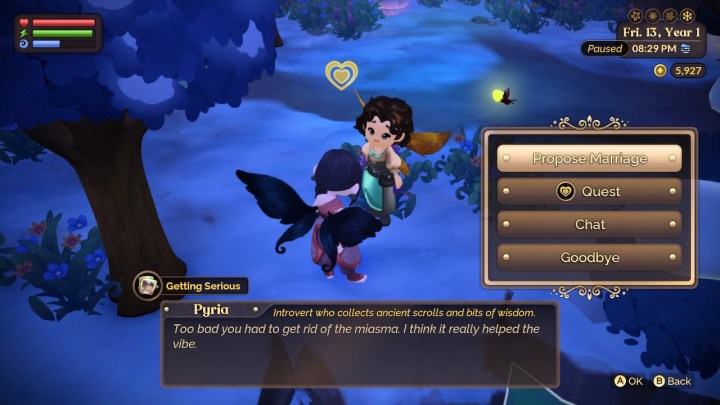This screenshot has width=720, height=405.
Task: Say Goodbye to Pyria
Action: point(590,257)
